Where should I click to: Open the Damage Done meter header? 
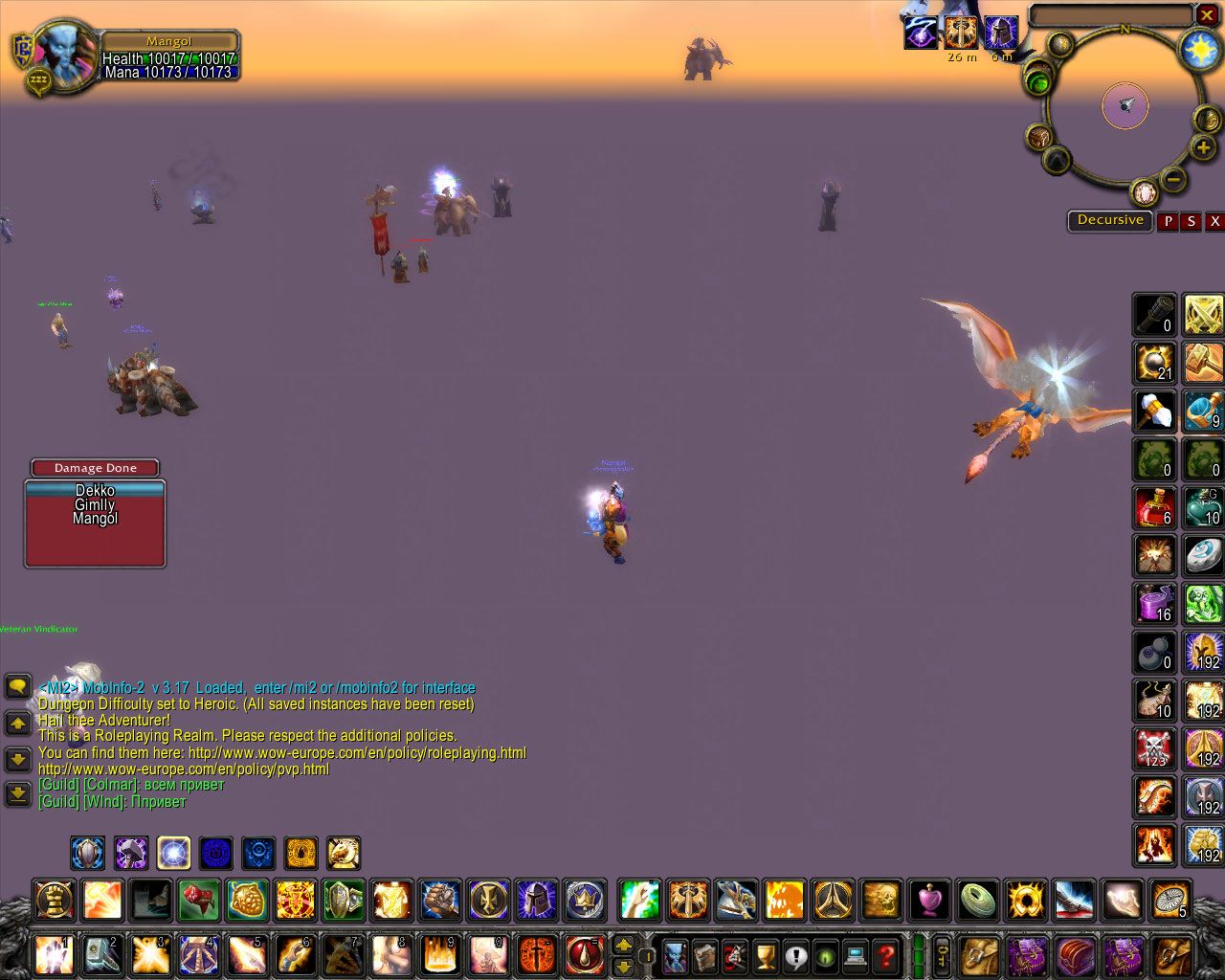tap(95, 468)
